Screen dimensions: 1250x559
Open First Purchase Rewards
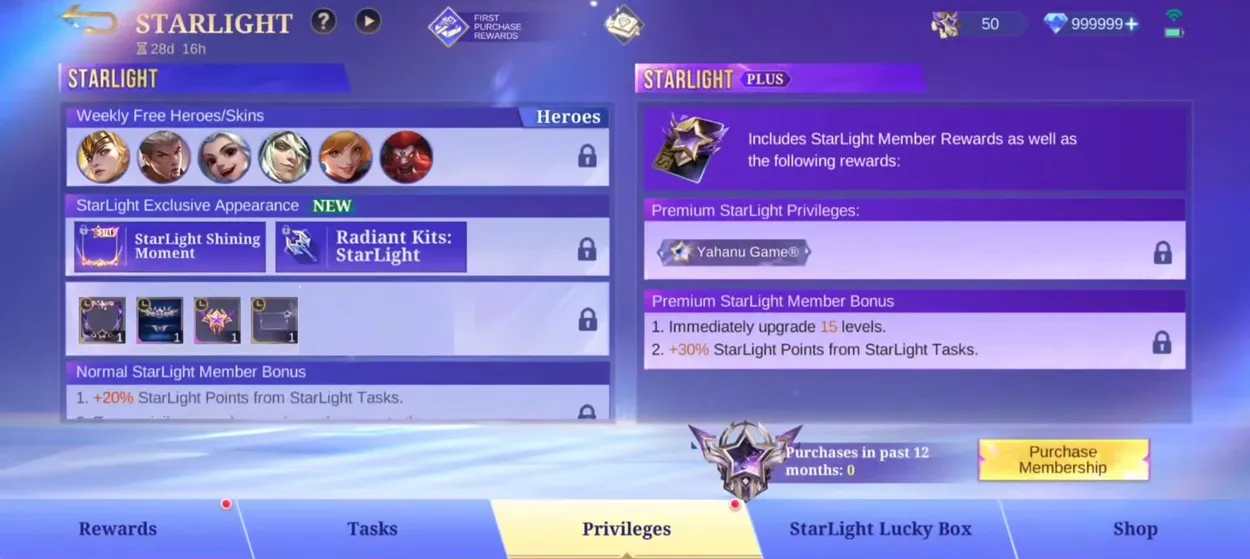[476, 27]
